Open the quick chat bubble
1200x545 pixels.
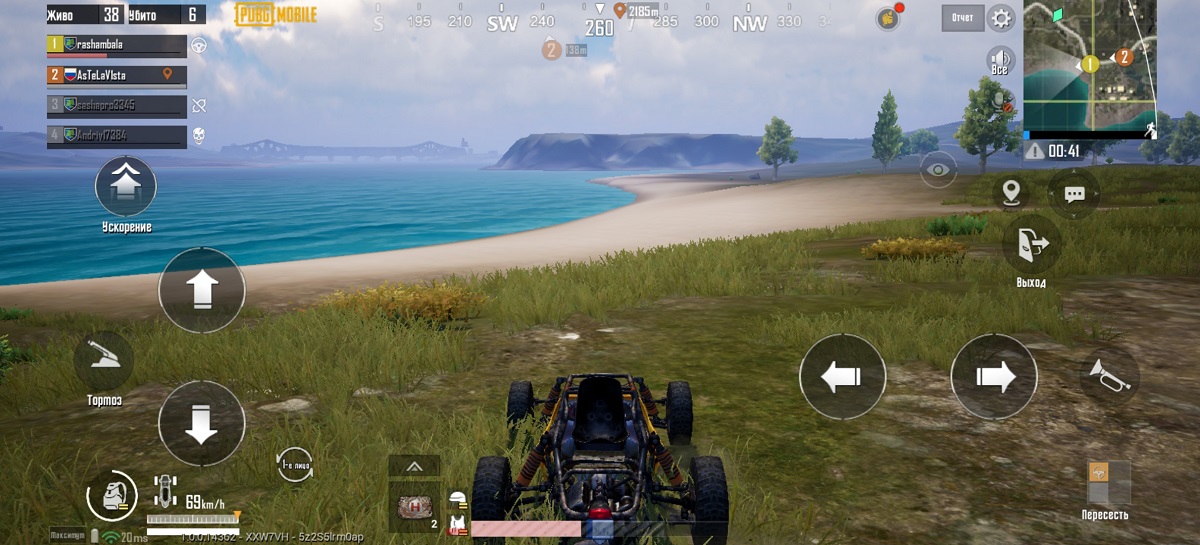[1075, 194]
